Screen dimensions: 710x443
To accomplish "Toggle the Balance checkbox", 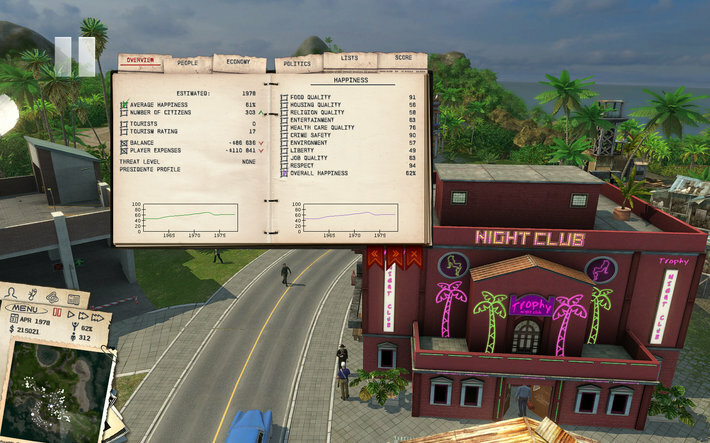I will pyautogui.click(x=124, y=143).
